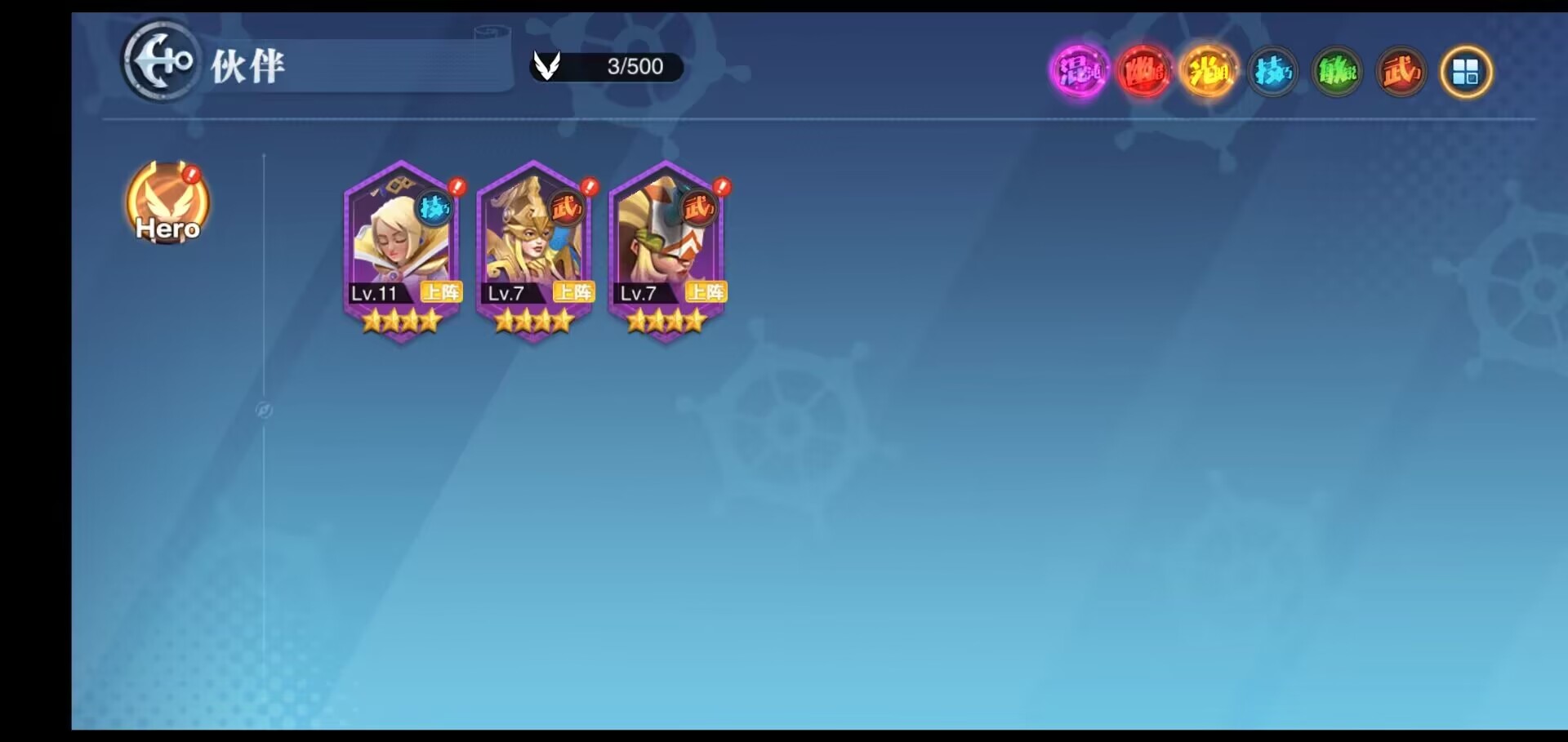Screen dimensions: 1568x742
Task: Filter by red 幽暗 faction
Action: 1143,72
